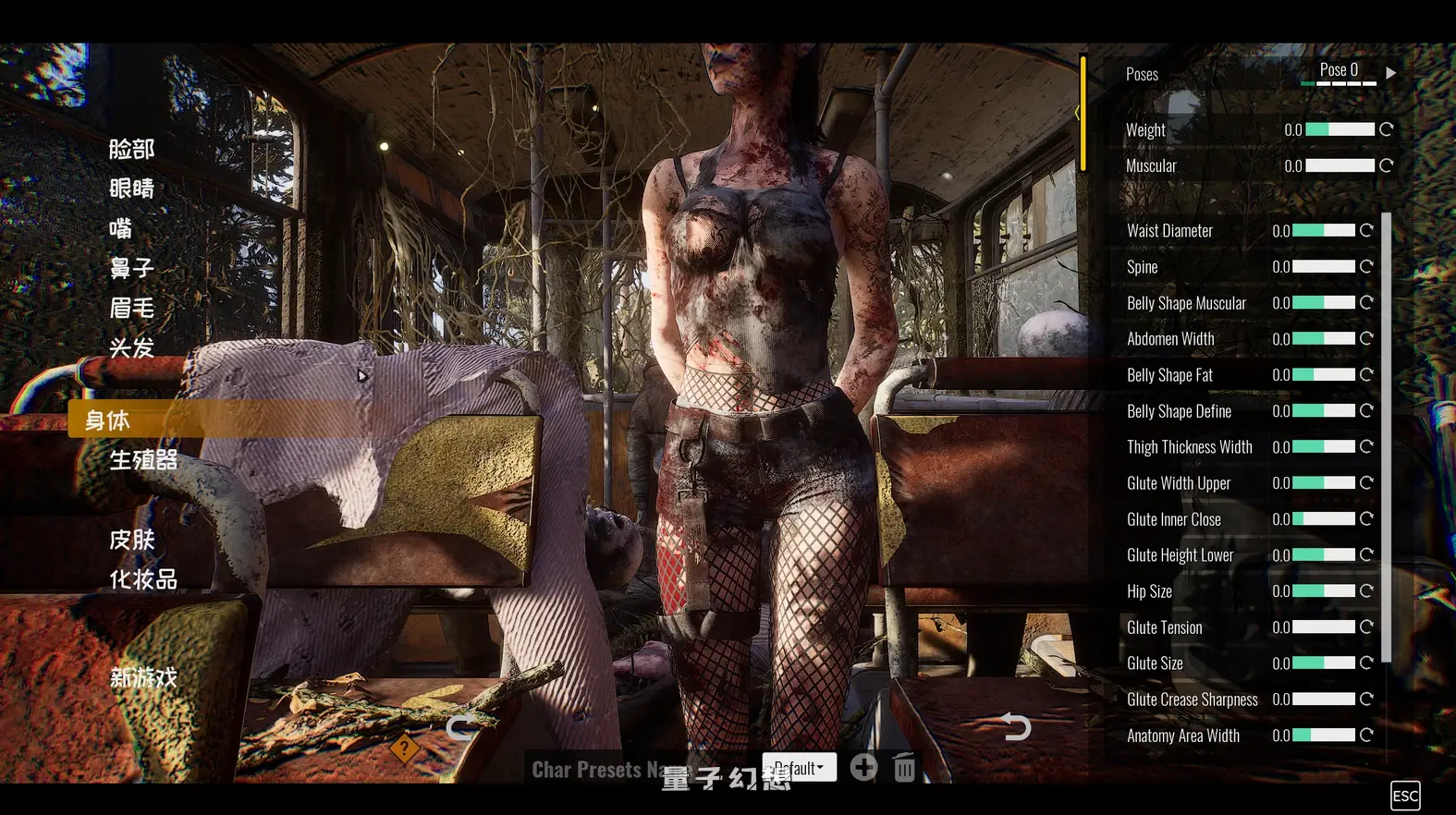Open the 脸部 face category
The height and width of the screenshot is (815, 1456).
[131, 149]
